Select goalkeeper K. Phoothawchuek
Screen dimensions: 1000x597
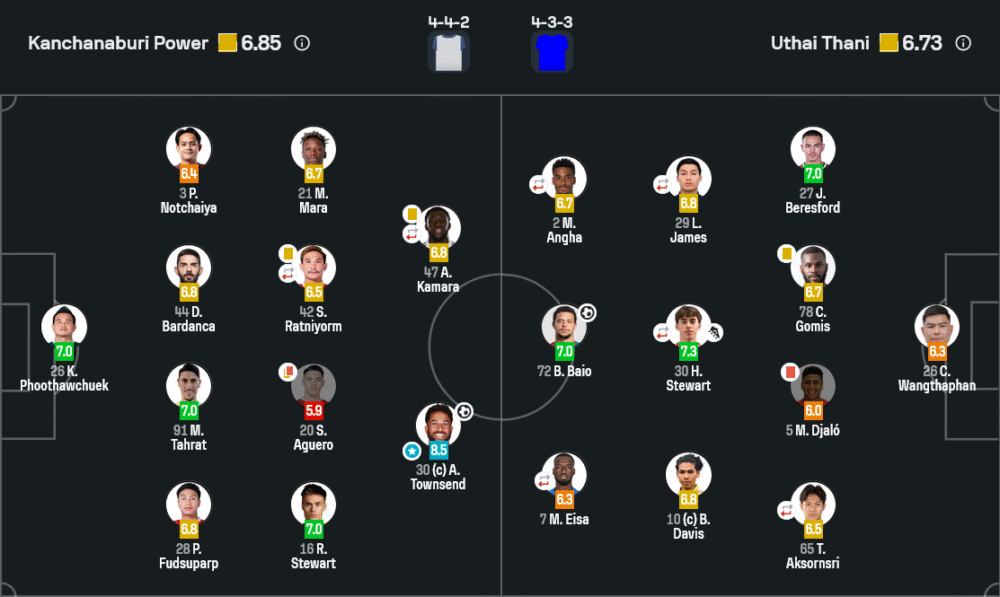click(64, 327)
